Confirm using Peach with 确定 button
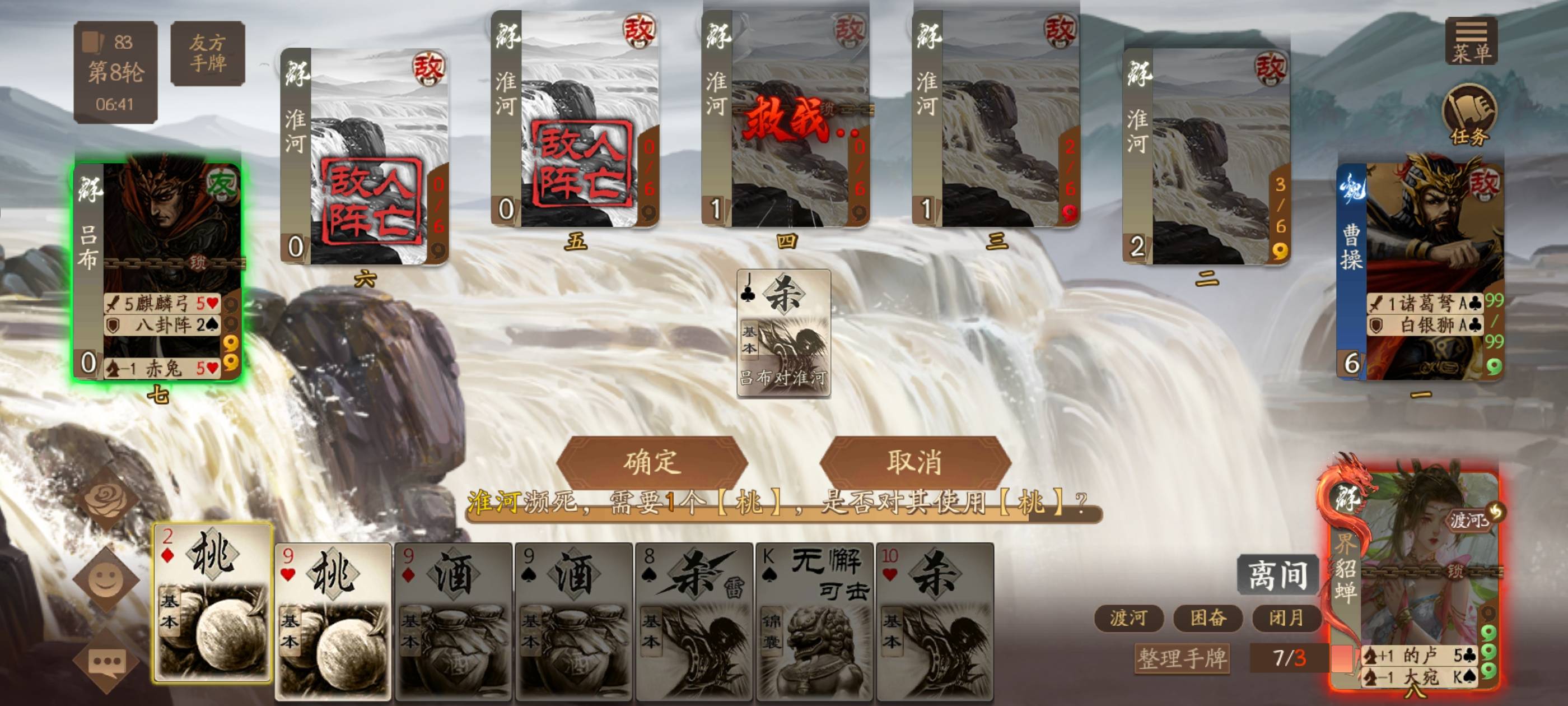Screen dimensions: 1568x706 click(x=651, y=462)
